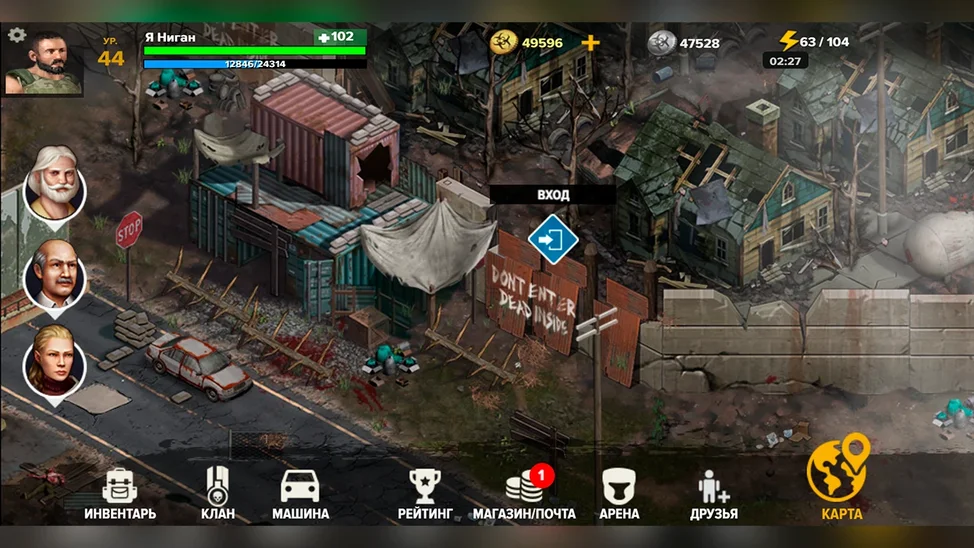974x548 pixels.
Task: Tap the green +102 heal button
Action: point(340,37)
